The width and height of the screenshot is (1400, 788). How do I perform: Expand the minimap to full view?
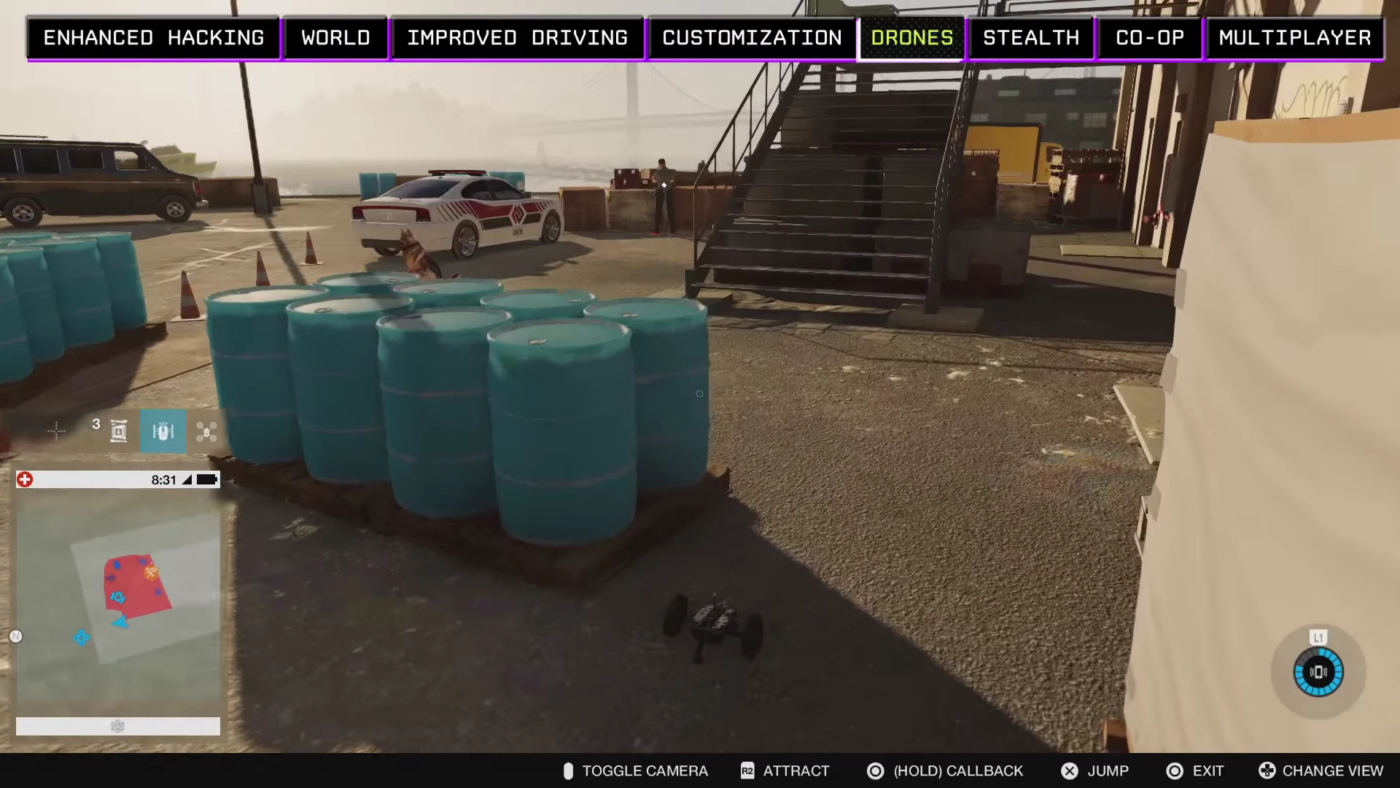pos(117,600)
